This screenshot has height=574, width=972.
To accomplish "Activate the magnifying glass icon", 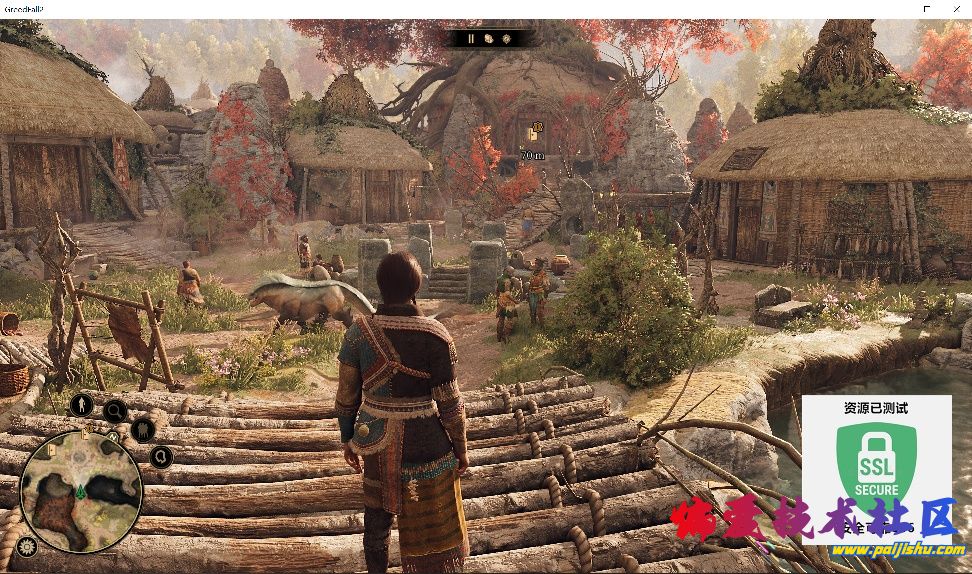I will [115, 410].
